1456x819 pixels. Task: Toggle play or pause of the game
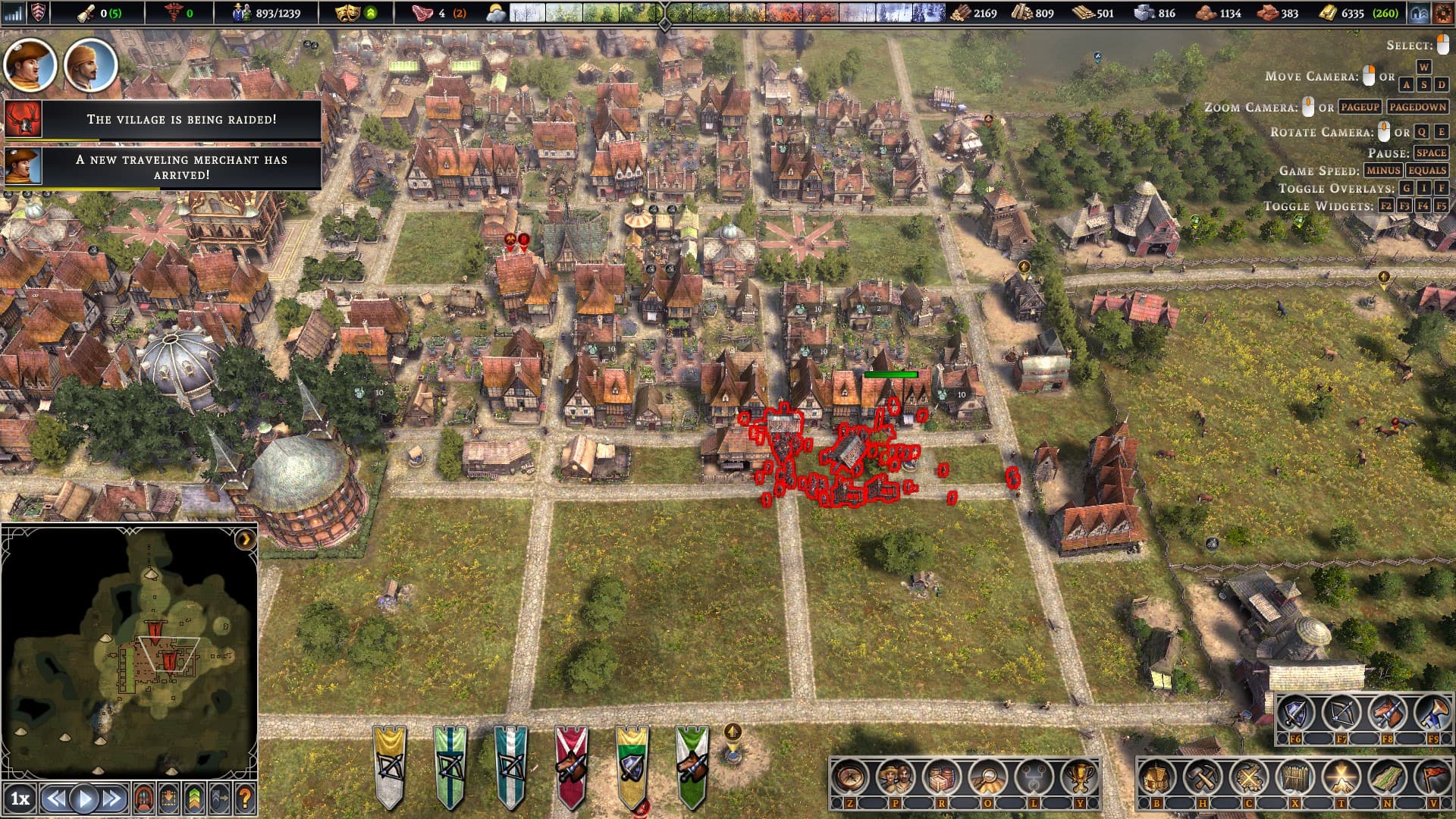(x=84, y=799)
